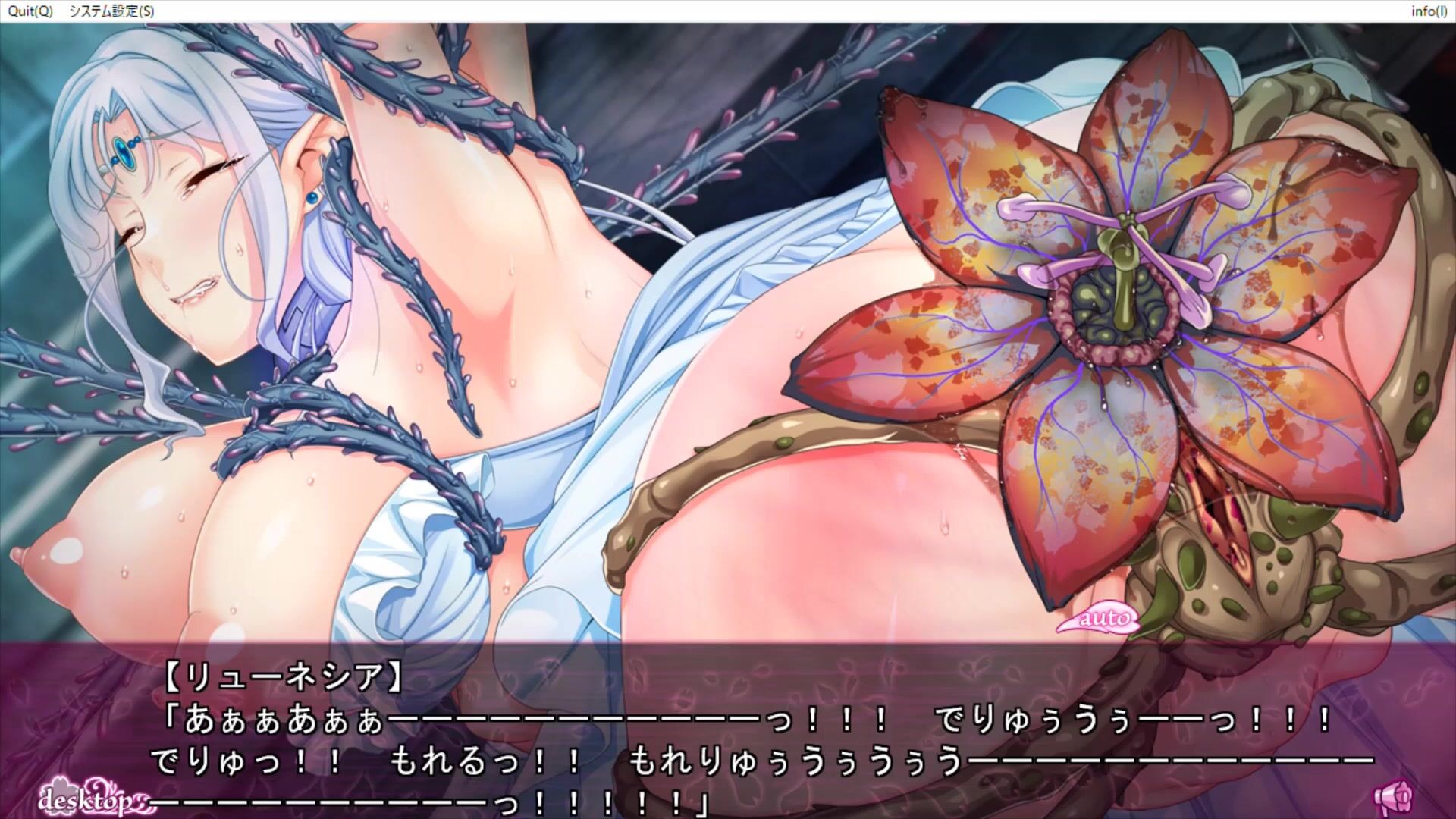The image size is (1456, 819).
Task: Open the info(I) menu
Action: coord(1428,11)
